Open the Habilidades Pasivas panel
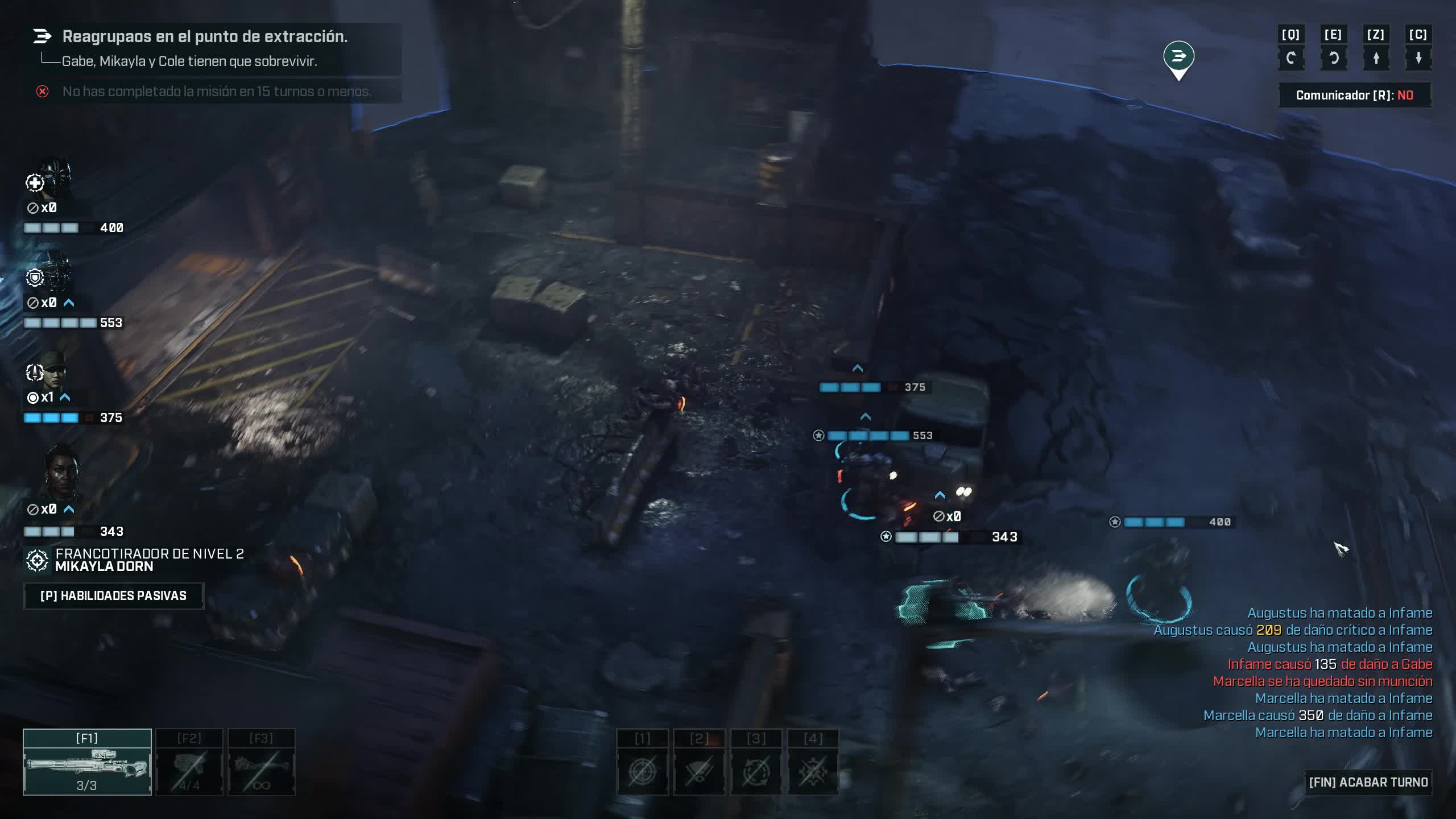The height and width of the screenshot is (819, 1456). point(113,595)
